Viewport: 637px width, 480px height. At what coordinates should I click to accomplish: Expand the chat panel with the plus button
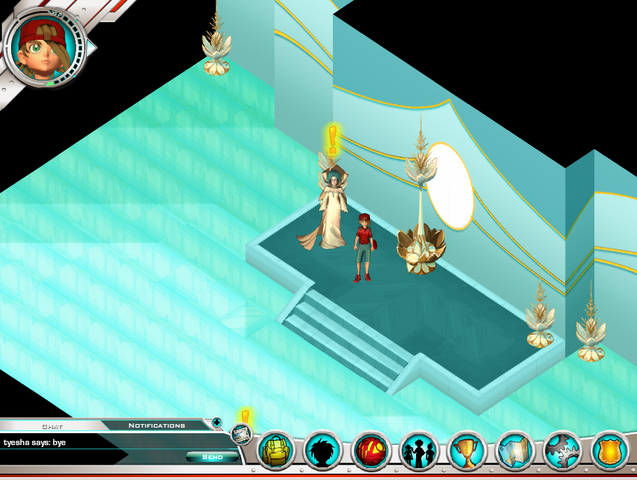point(216,423)
